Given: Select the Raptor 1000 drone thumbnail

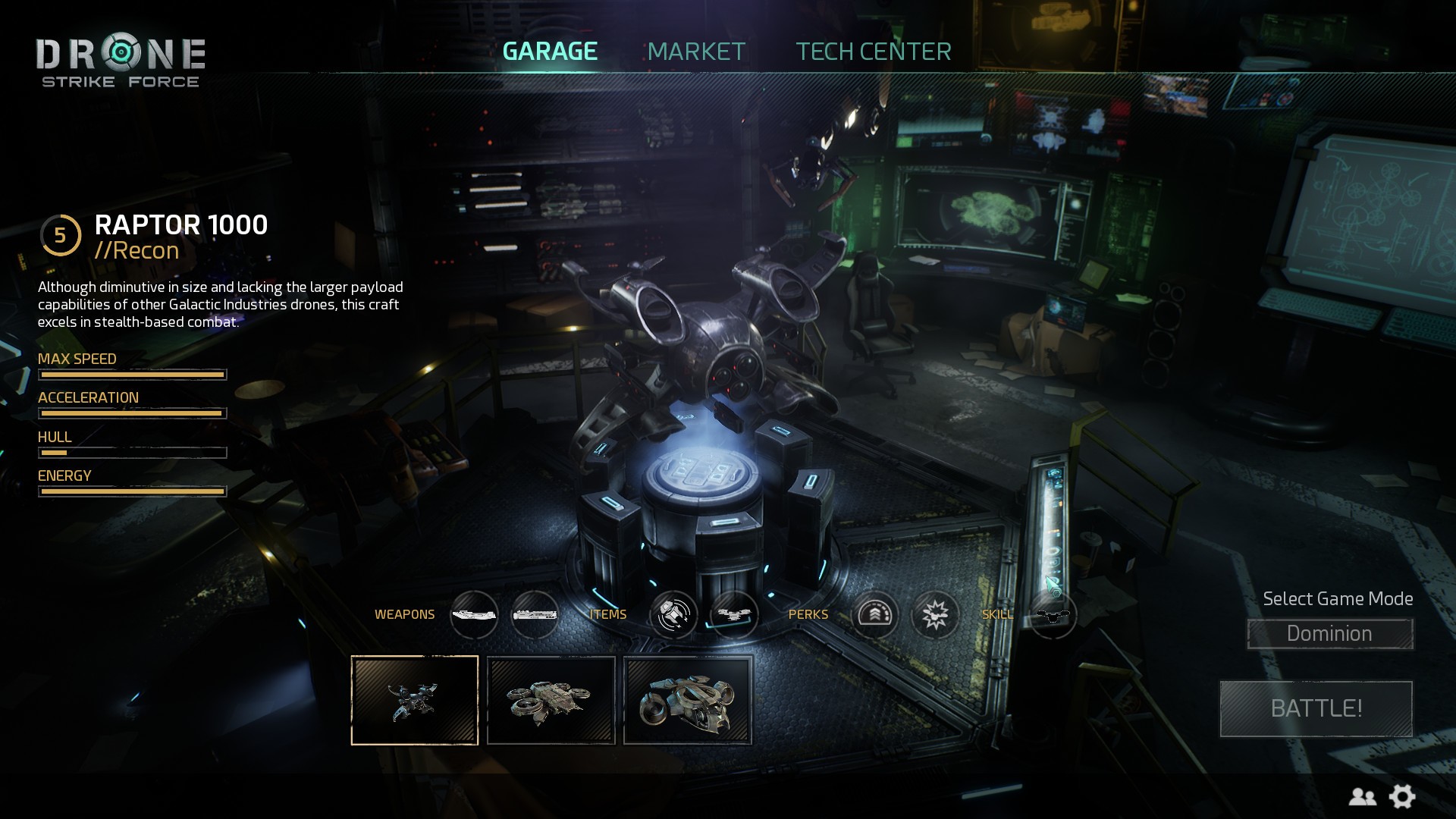Looking at the screenshot, I should coord(415,700).
